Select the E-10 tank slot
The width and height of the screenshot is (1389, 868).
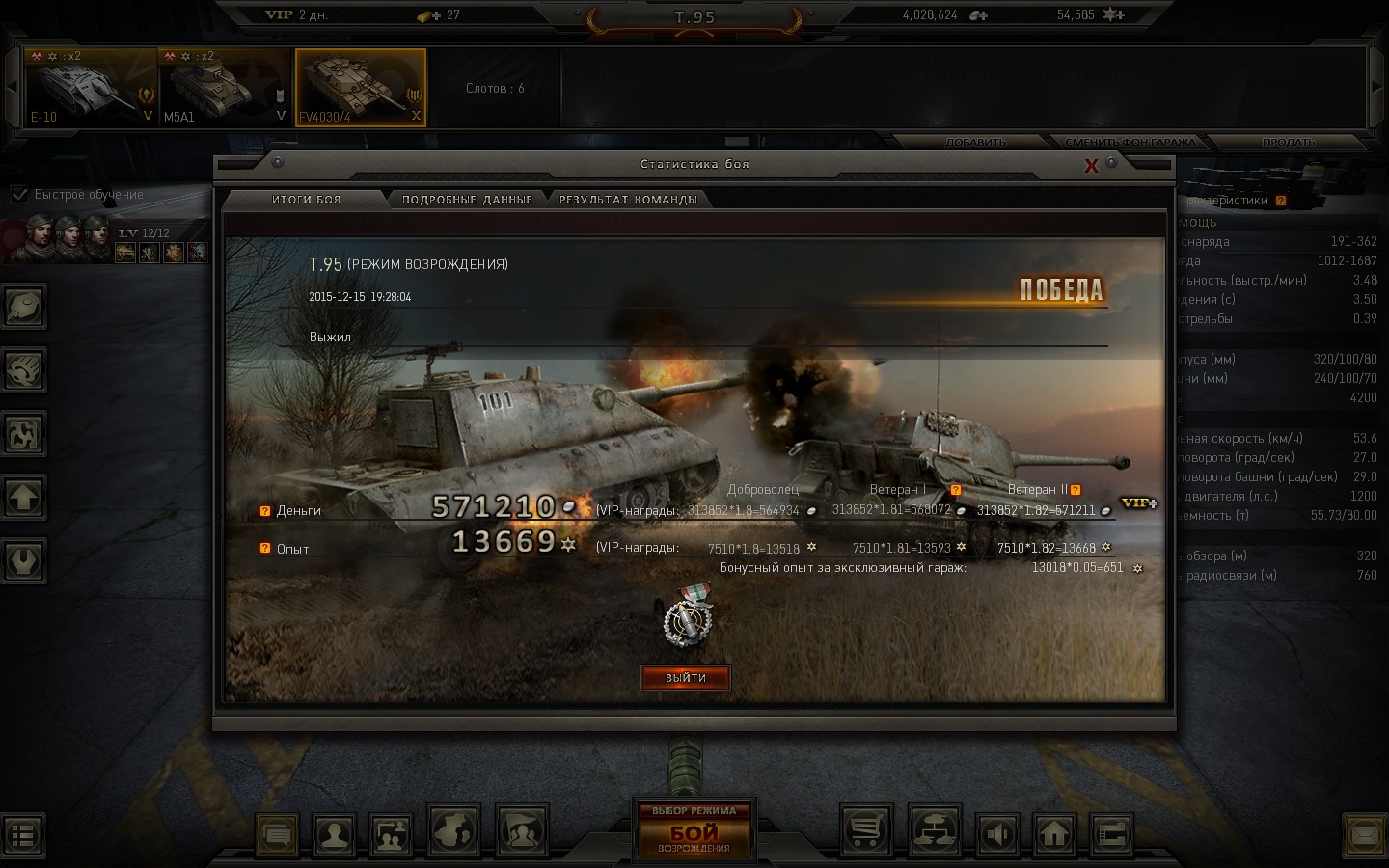click(x=91, y=88)
